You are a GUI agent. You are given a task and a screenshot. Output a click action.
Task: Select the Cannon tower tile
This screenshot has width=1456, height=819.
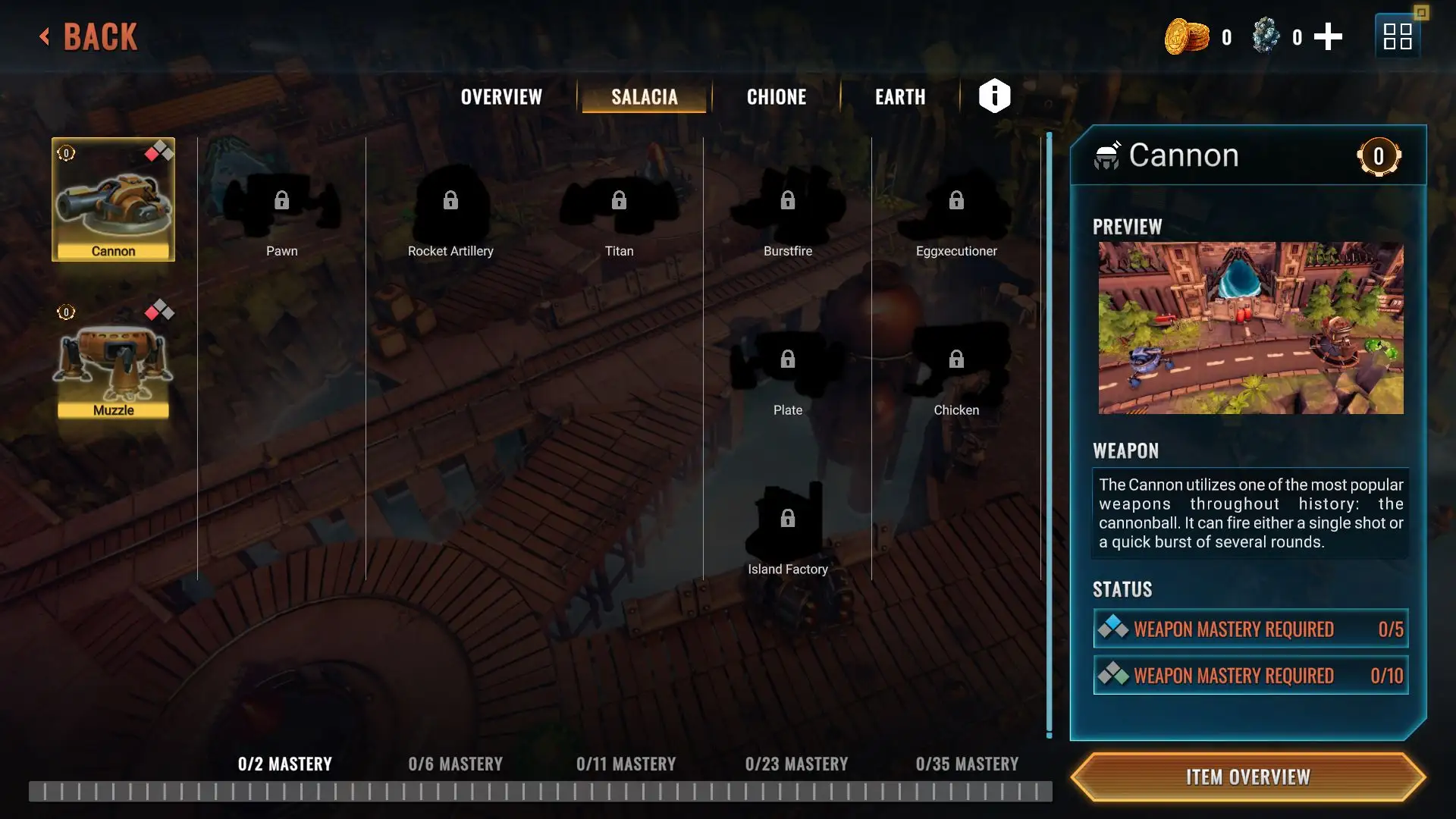113,199
